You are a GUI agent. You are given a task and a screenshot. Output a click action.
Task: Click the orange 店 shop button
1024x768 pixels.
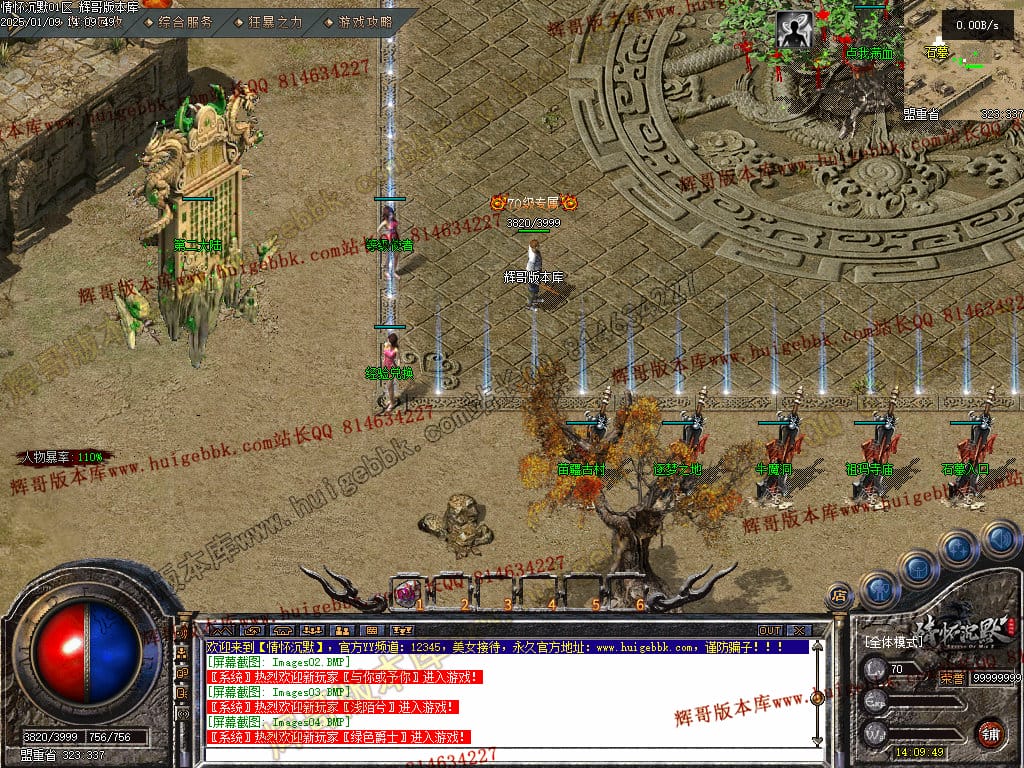click(840, 596)
